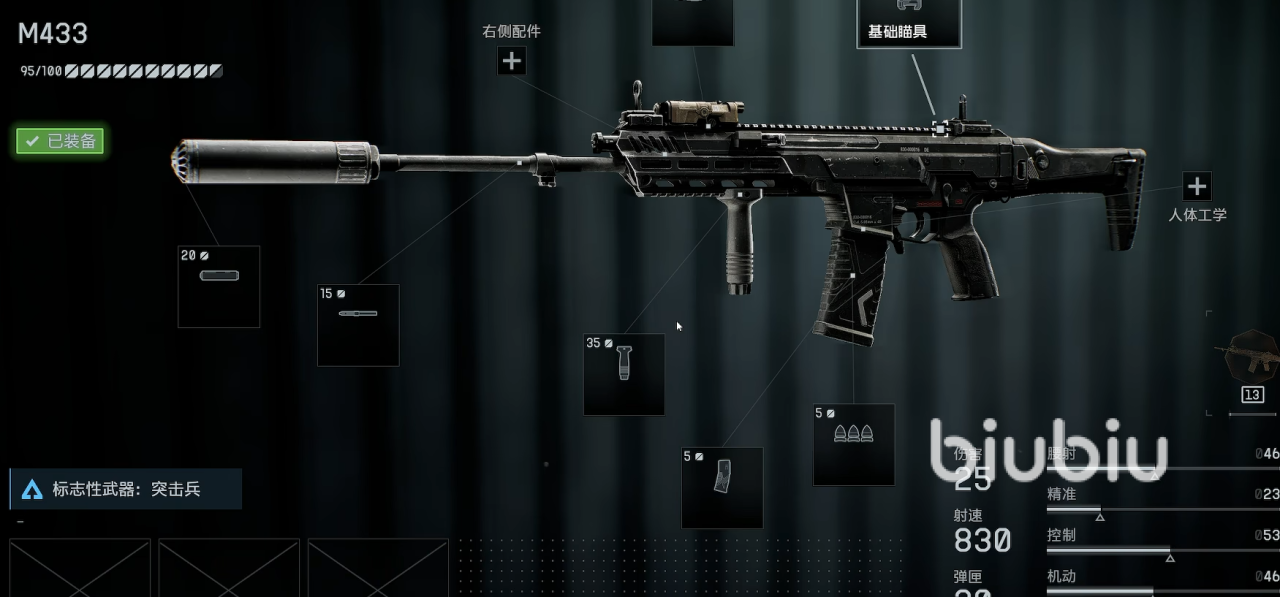Select the 标志性武器: 突击兵 banner
Viewport: 1280px width, 597px height.
pos(126,489)
